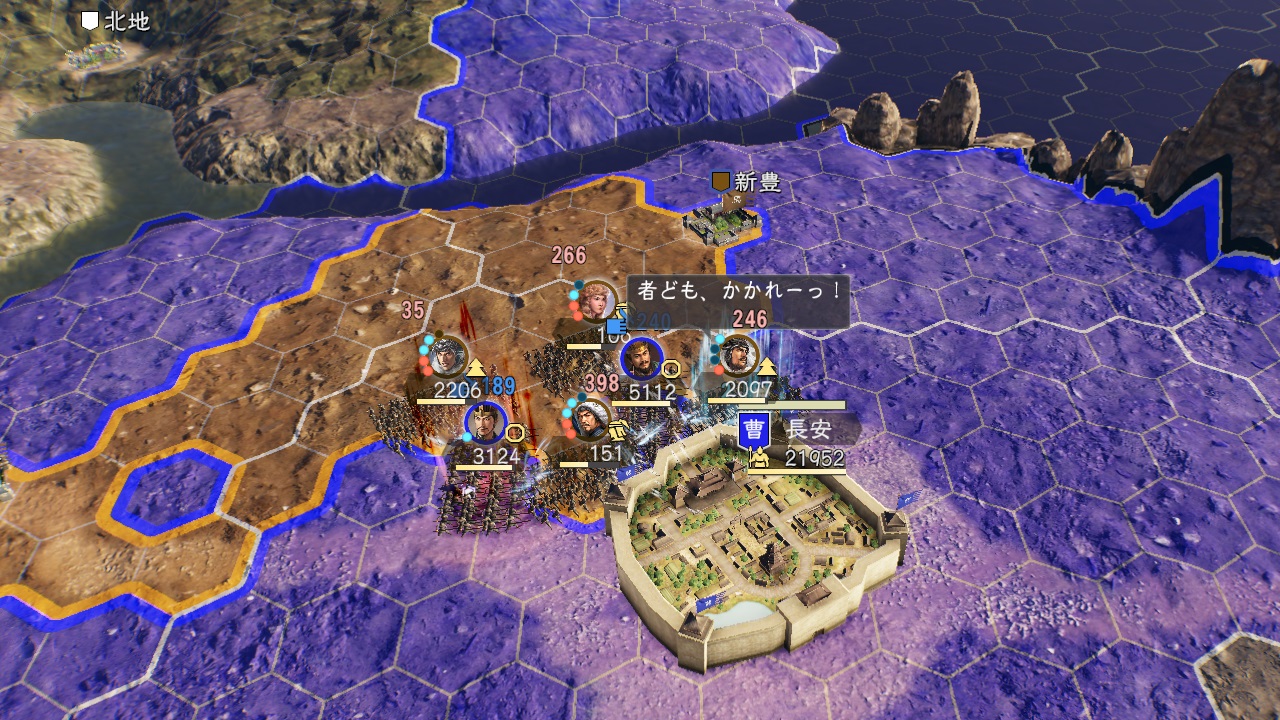Open the 長安 city label
This screenshot has height=720, width=1280.
coord(804,430)
